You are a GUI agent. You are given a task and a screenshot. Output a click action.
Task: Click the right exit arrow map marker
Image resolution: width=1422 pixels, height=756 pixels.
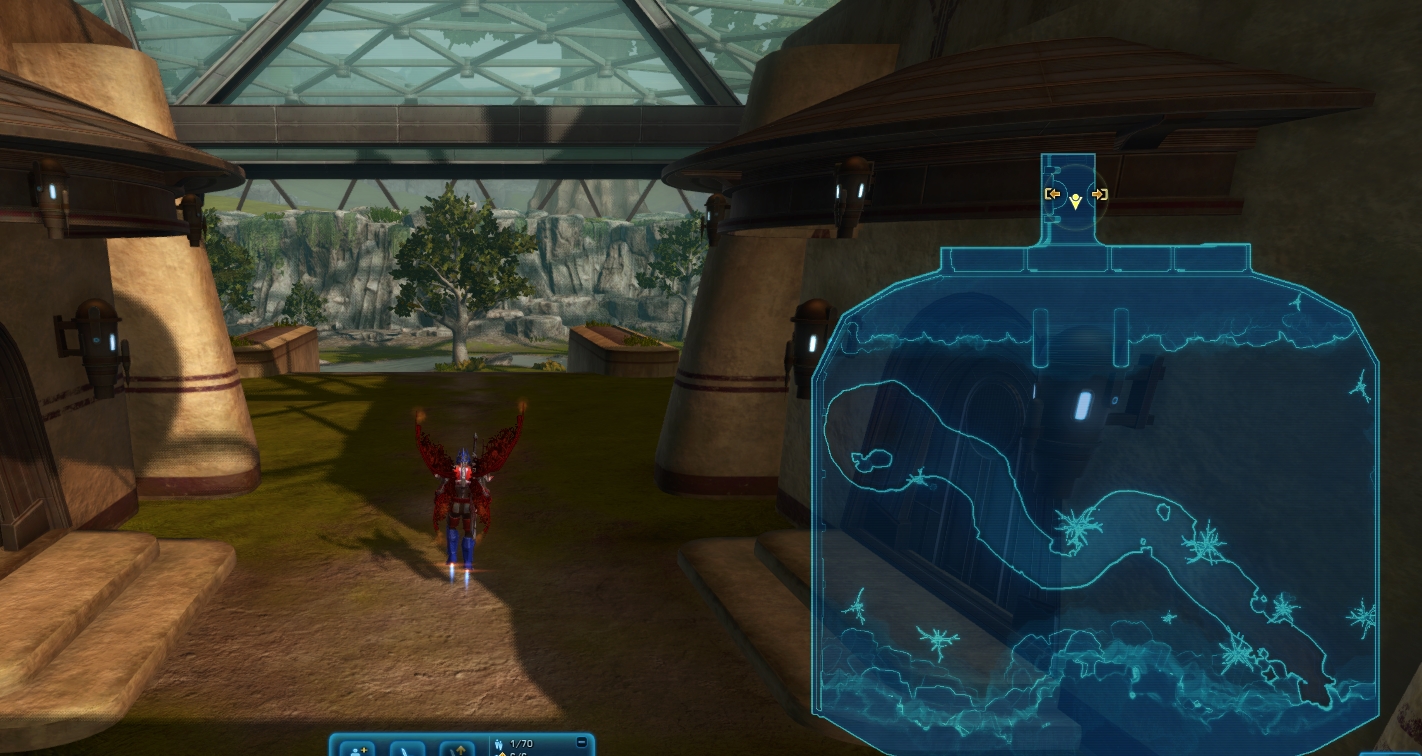click(1098, 194)
